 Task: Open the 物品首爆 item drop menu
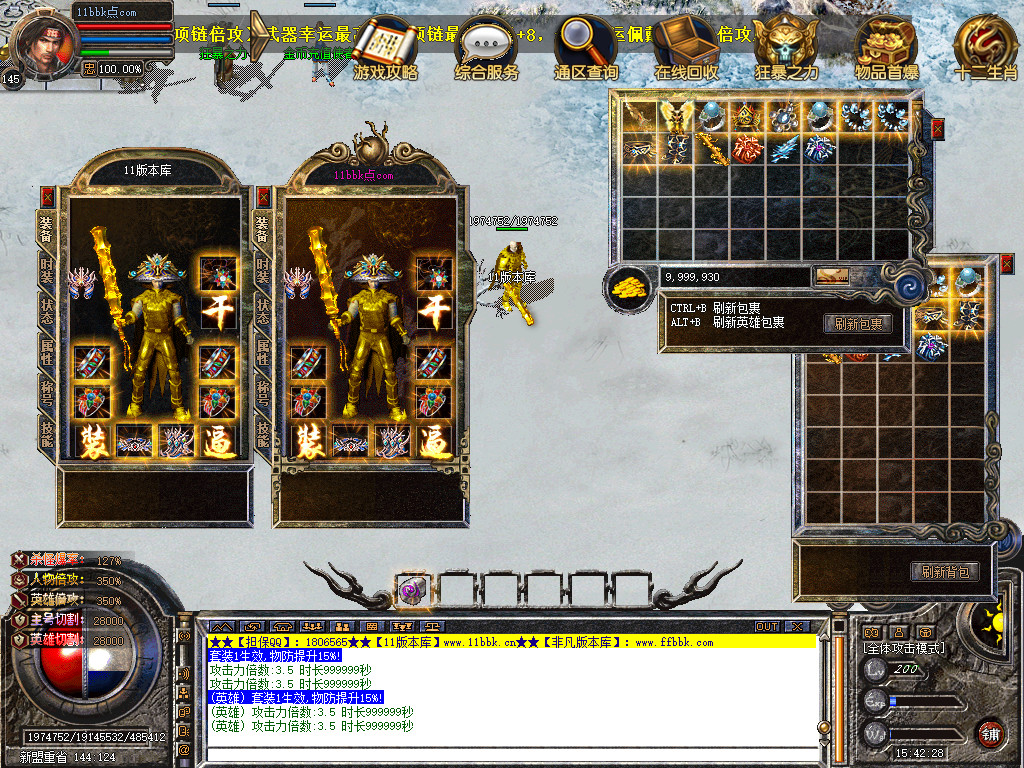[886, 45]
